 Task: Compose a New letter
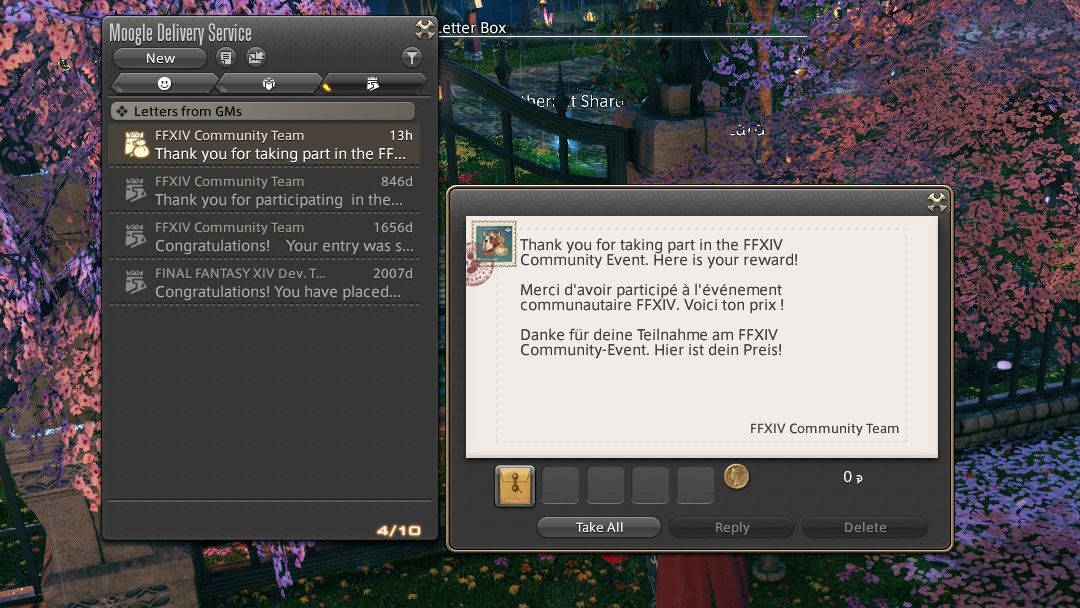pos(160,58)
